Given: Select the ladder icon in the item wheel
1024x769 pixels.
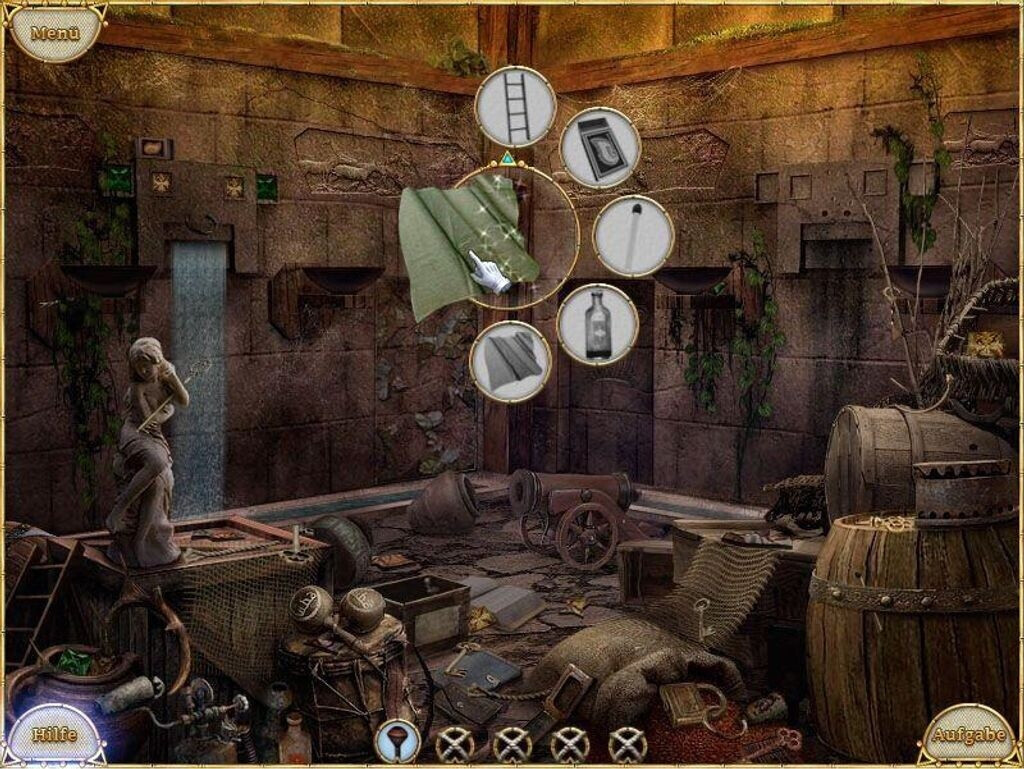Looking at the screenshot, I should point(515,107).
